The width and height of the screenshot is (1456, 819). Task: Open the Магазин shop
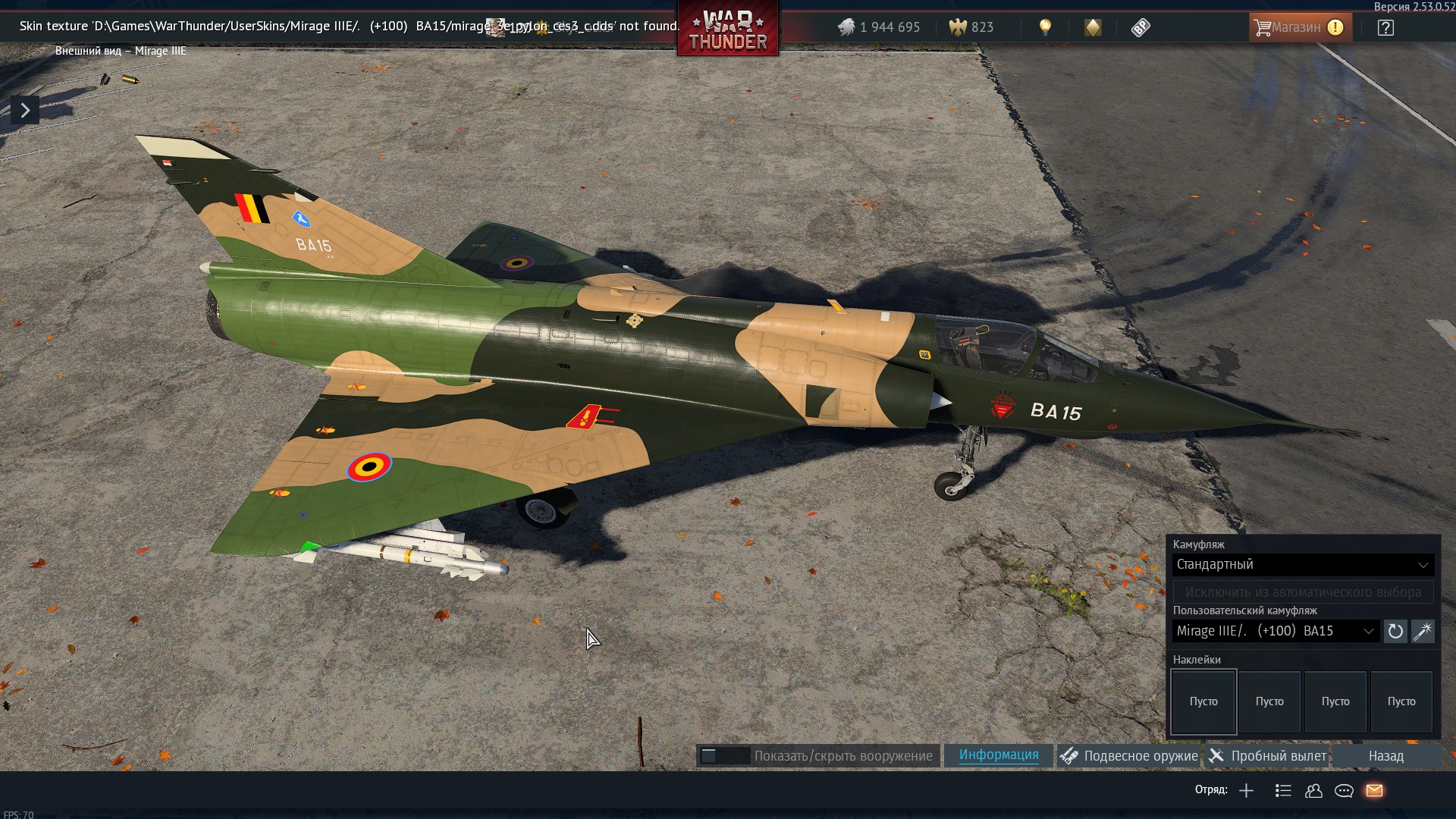[x=1299, y=27]
